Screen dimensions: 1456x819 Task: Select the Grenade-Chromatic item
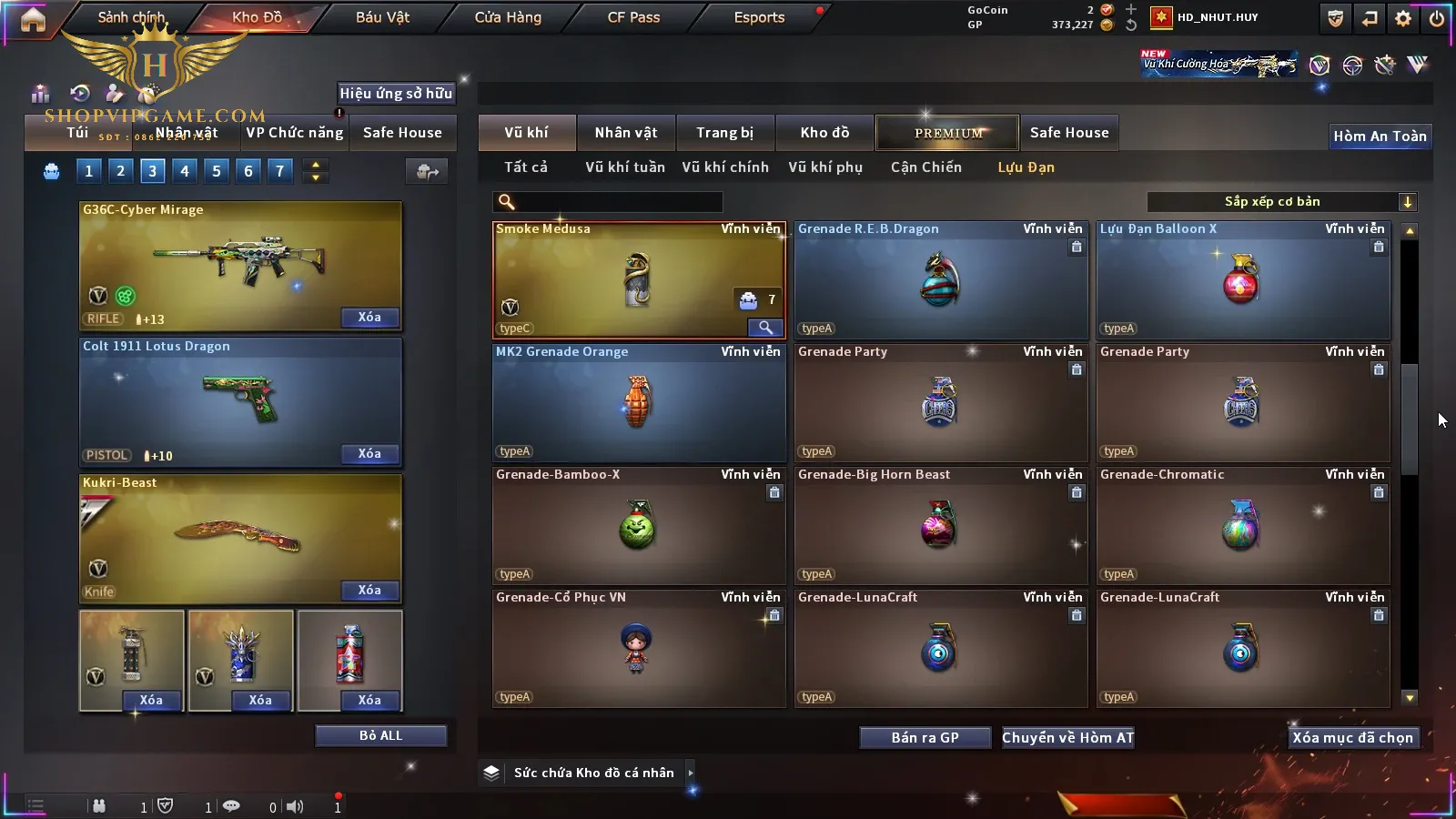[x=1242, y=525]
